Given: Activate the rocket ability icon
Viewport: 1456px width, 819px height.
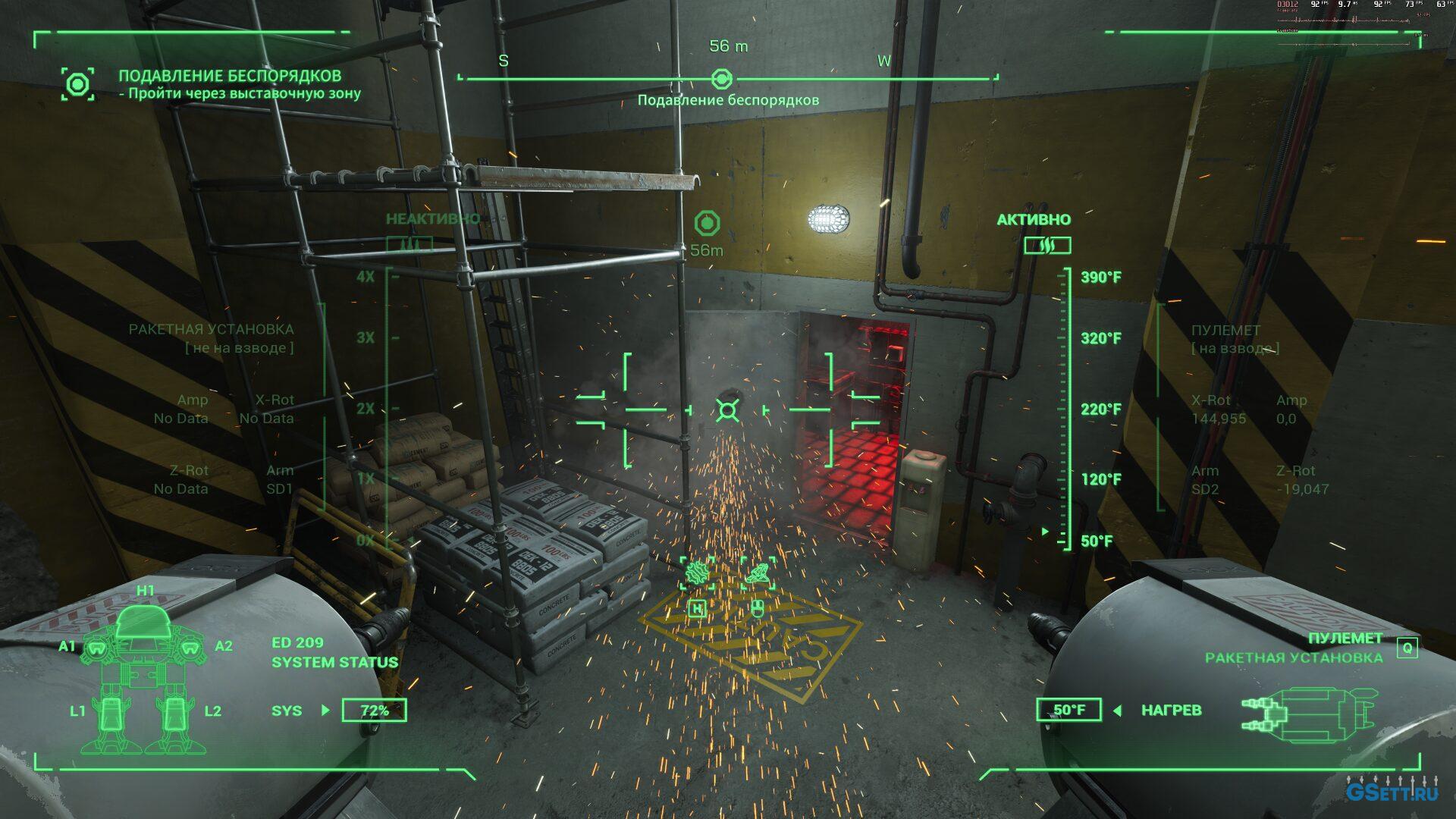Looking at the screenshot, I should click(x=758, y=573).
